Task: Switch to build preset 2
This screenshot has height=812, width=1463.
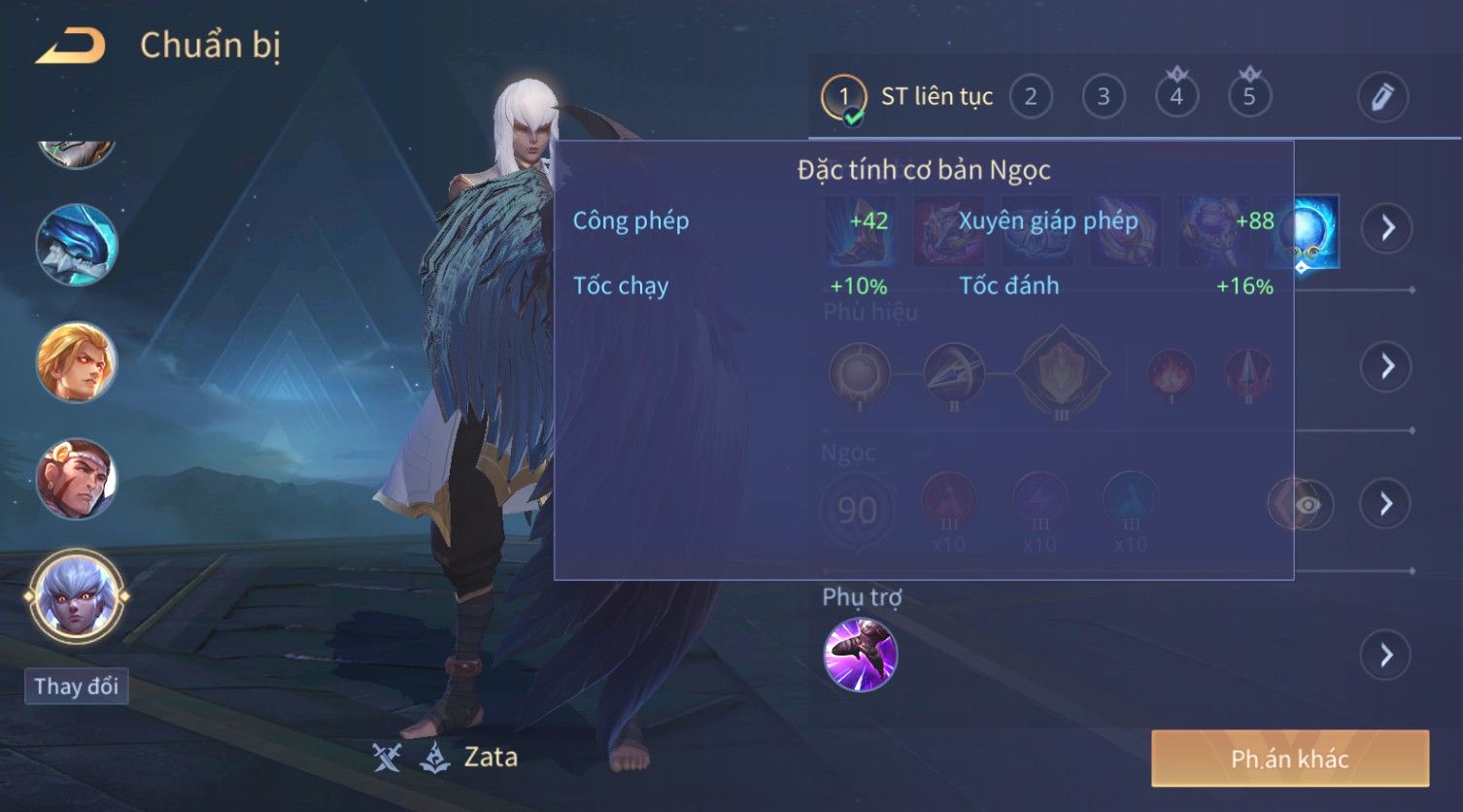Action: (x=1031, y=97)
